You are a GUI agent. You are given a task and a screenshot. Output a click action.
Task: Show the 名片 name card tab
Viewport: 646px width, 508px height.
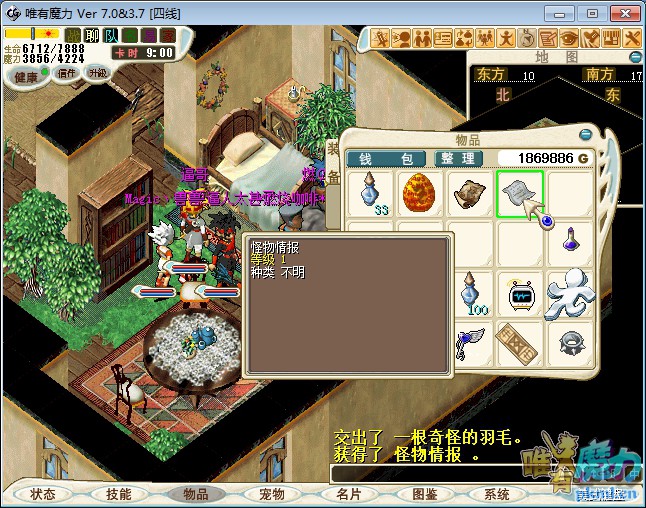(x=348, y=494)
